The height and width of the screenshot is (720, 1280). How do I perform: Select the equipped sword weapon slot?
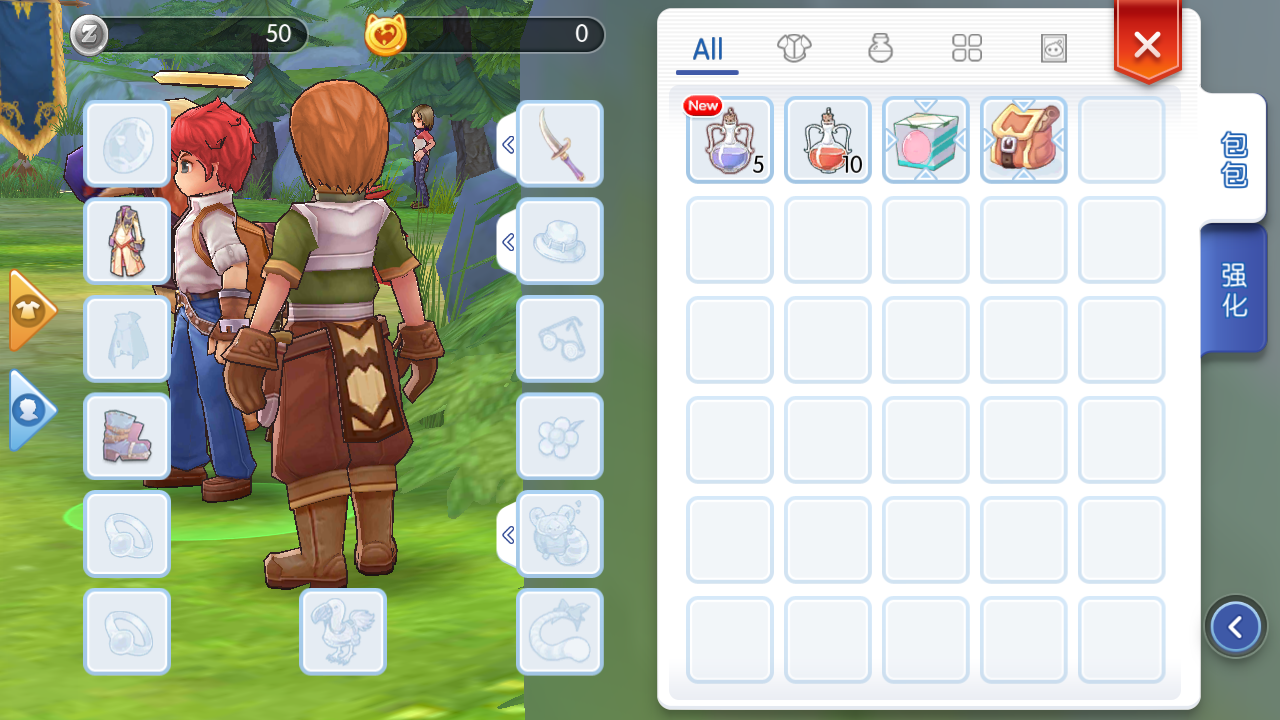pos(560,144)
